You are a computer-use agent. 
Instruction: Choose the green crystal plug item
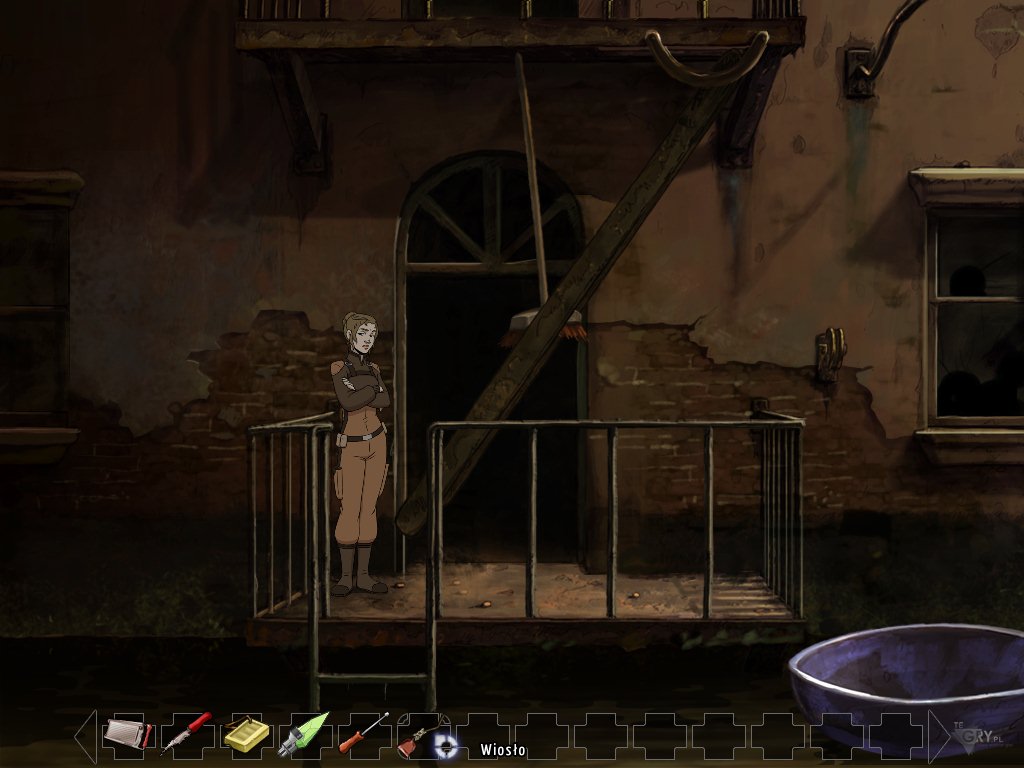(303, 735)
